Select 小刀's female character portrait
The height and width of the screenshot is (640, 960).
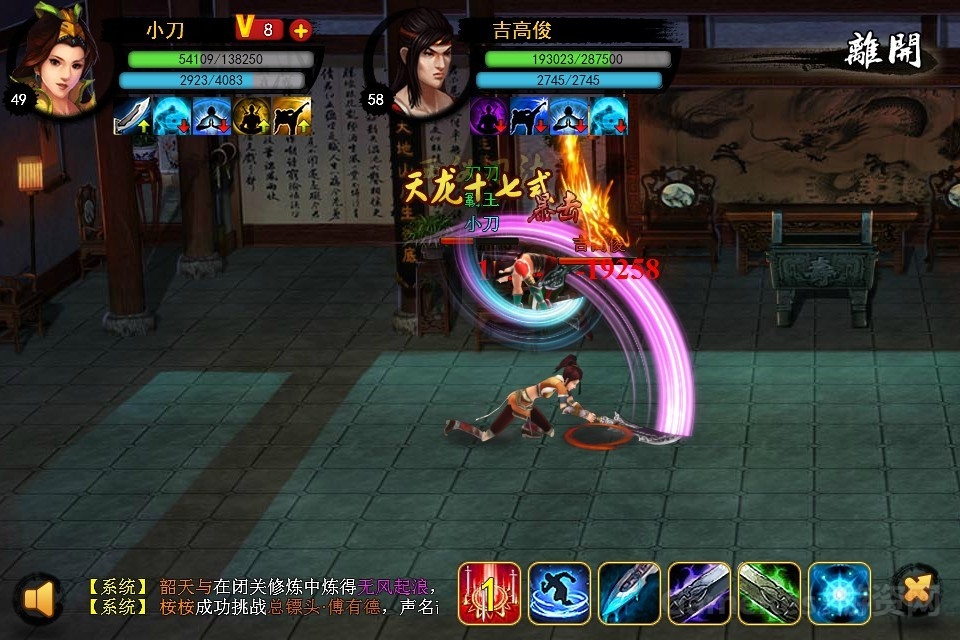click(x=53, y=58)
